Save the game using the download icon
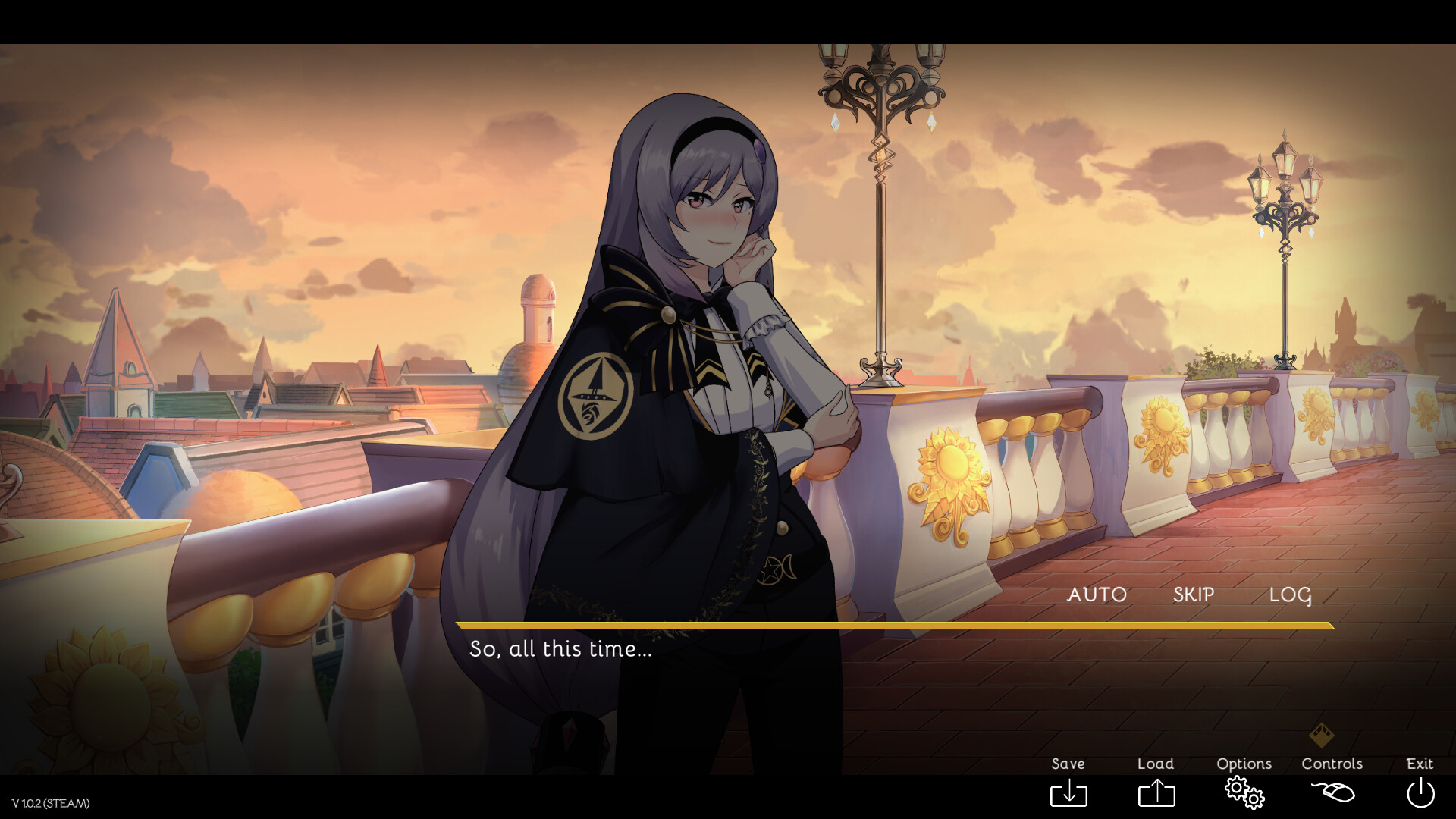This screenshot has height=819, width=1456. point(1069,793)
